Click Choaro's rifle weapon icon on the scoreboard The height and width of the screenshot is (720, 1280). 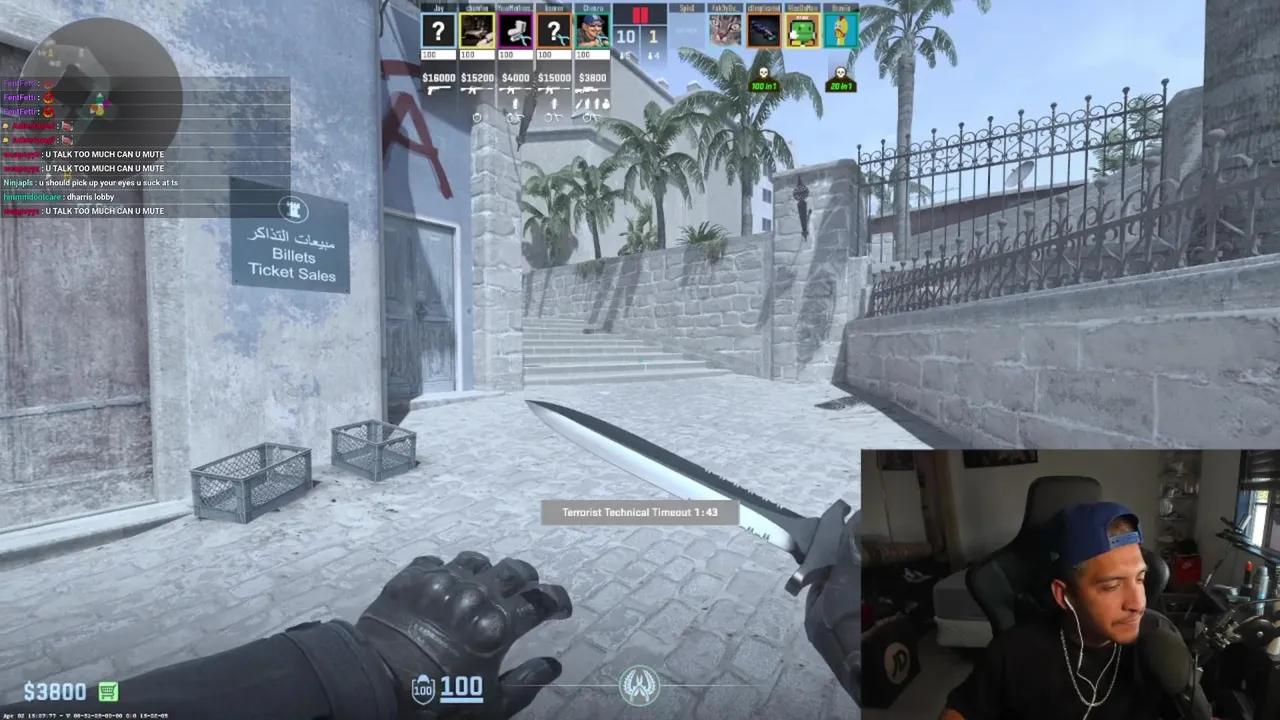pos(589,89)
